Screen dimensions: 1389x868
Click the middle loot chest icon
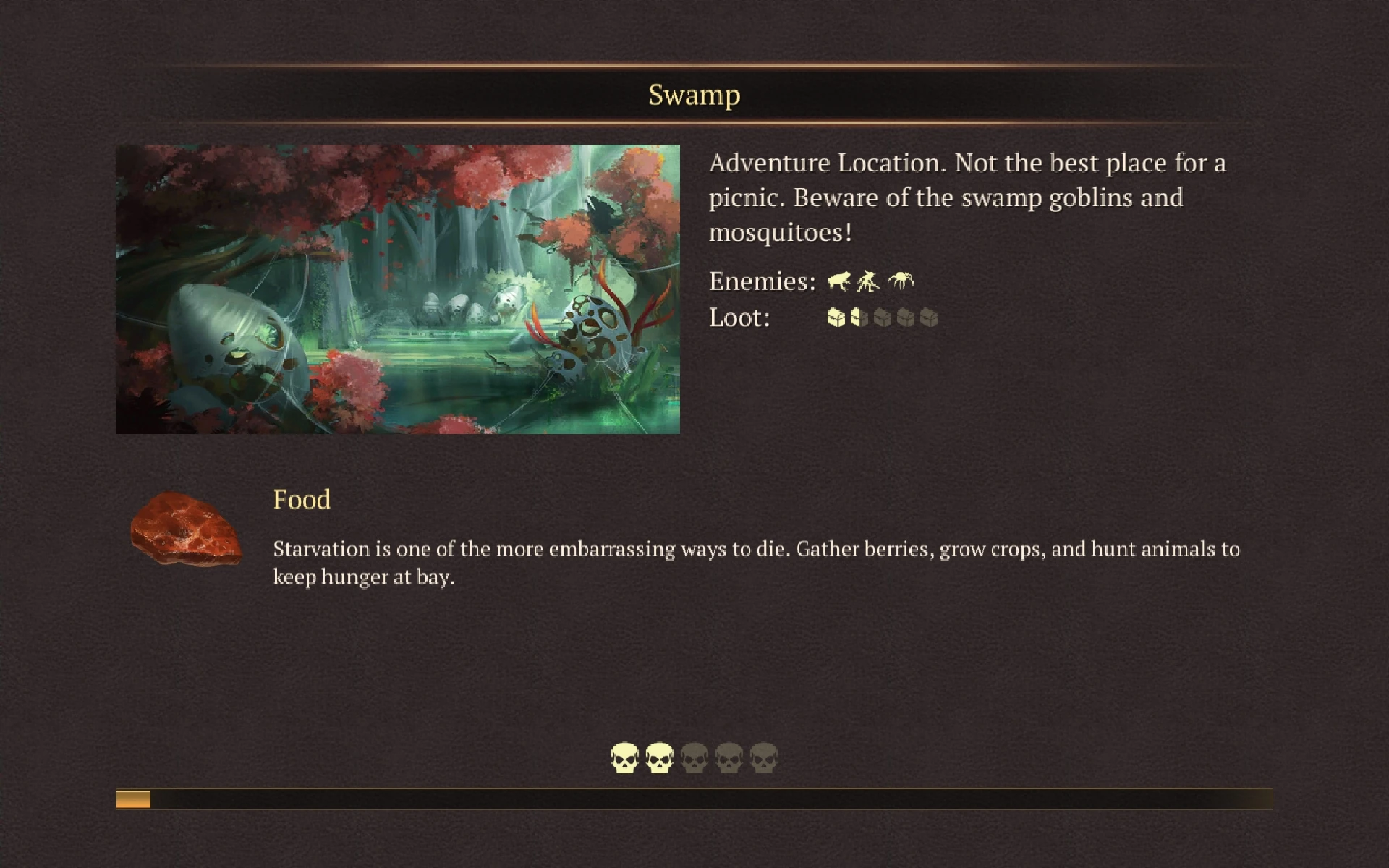pyautogui.click(x=883, y=318)
